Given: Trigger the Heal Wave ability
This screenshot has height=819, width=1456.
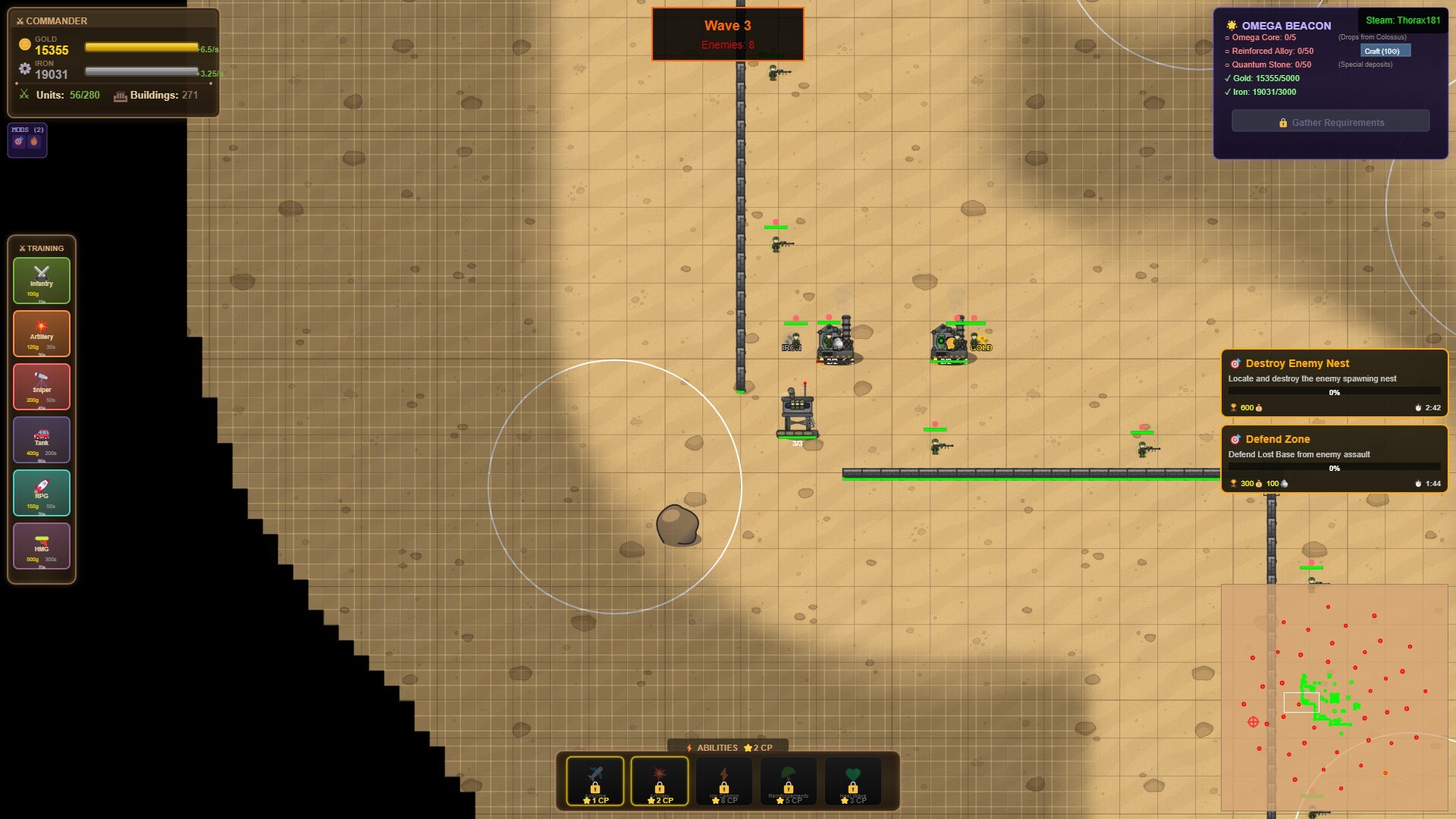Looking at the screenshot, I should 853,780.
